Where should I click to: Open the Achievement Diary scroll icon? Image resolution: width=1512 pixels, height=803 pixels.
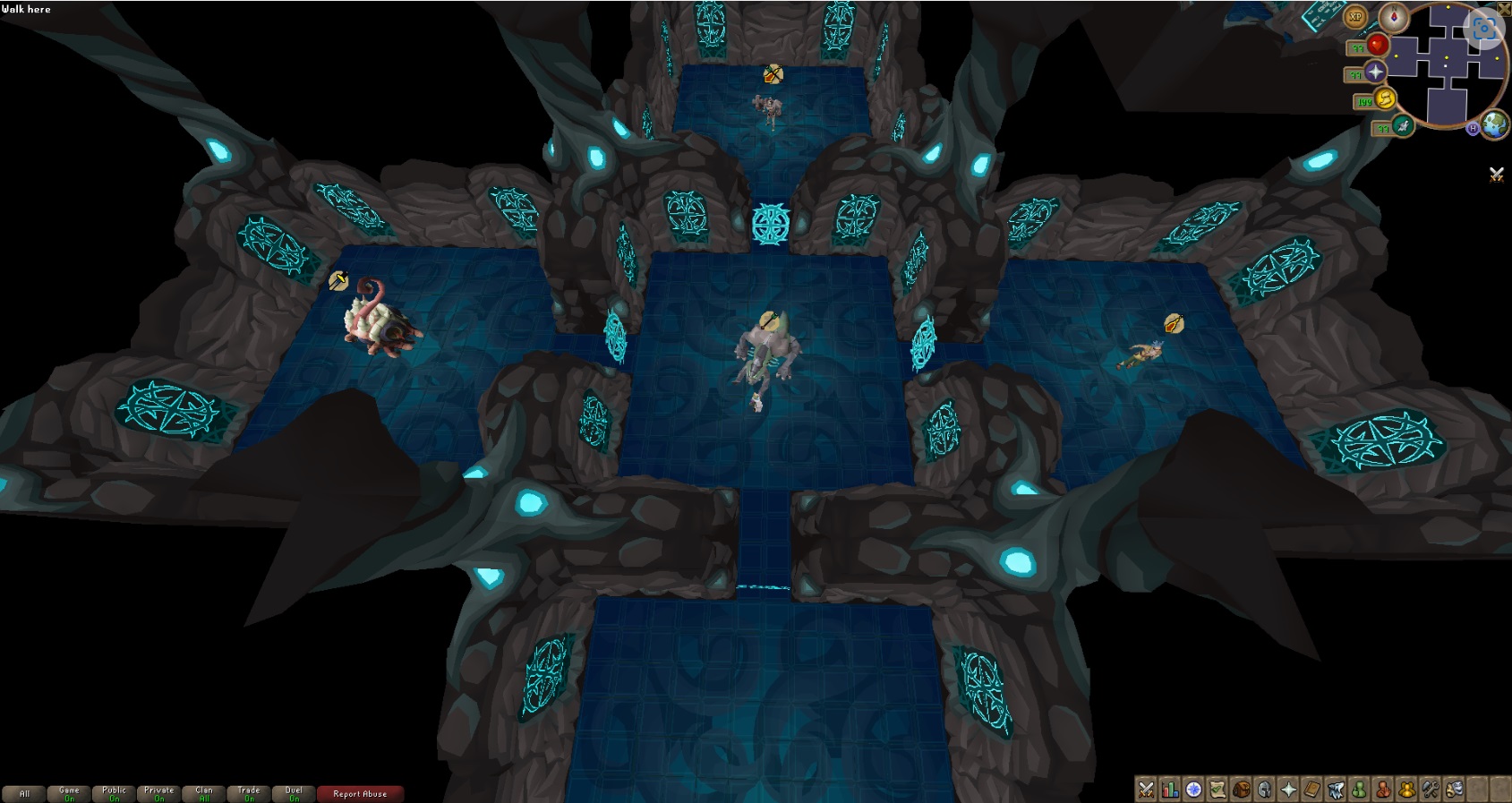point(1217,789)
